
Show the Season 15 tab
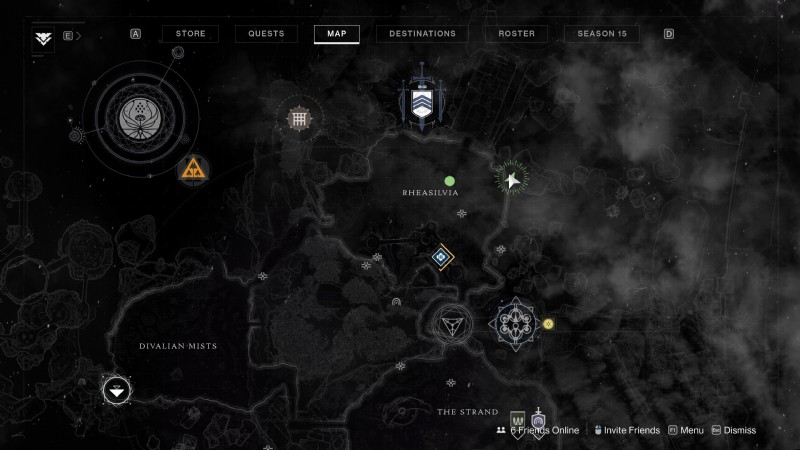coord(601,34)
